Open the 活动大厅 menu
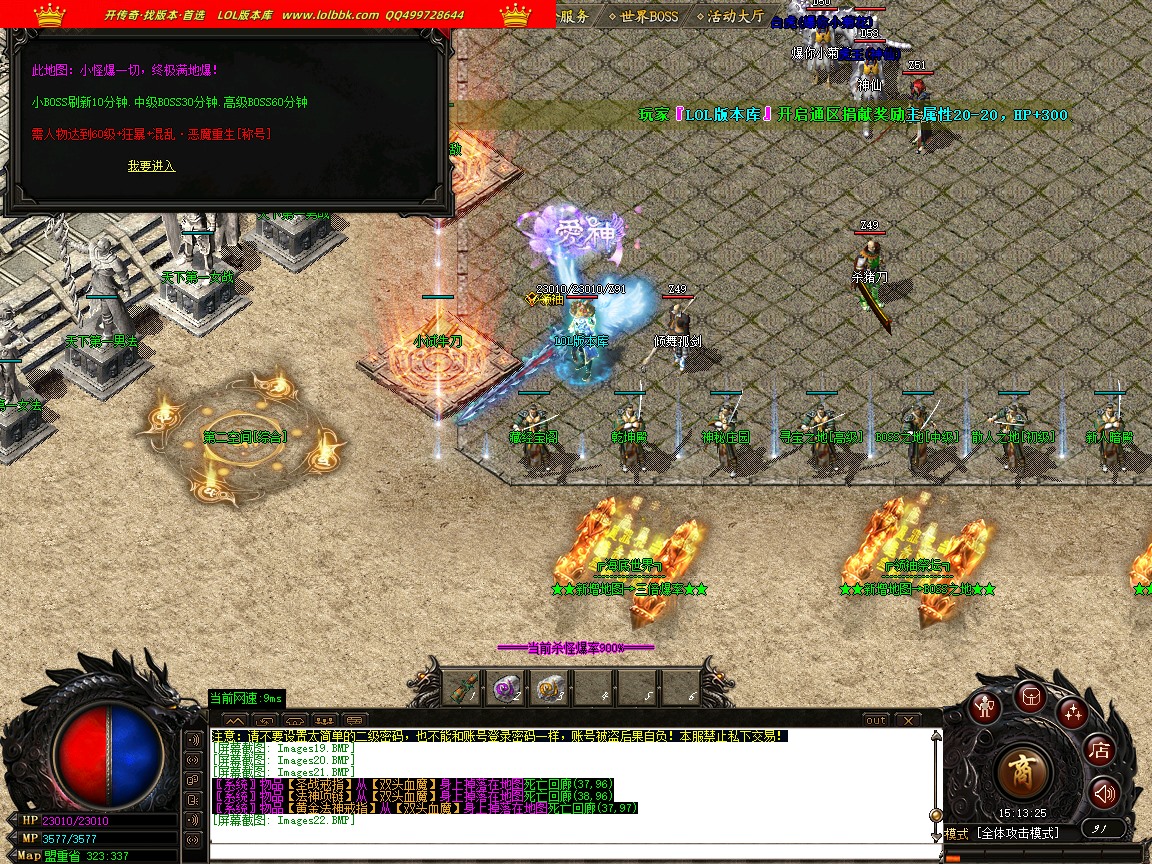The image size is (1152, 864). point(730,16)
